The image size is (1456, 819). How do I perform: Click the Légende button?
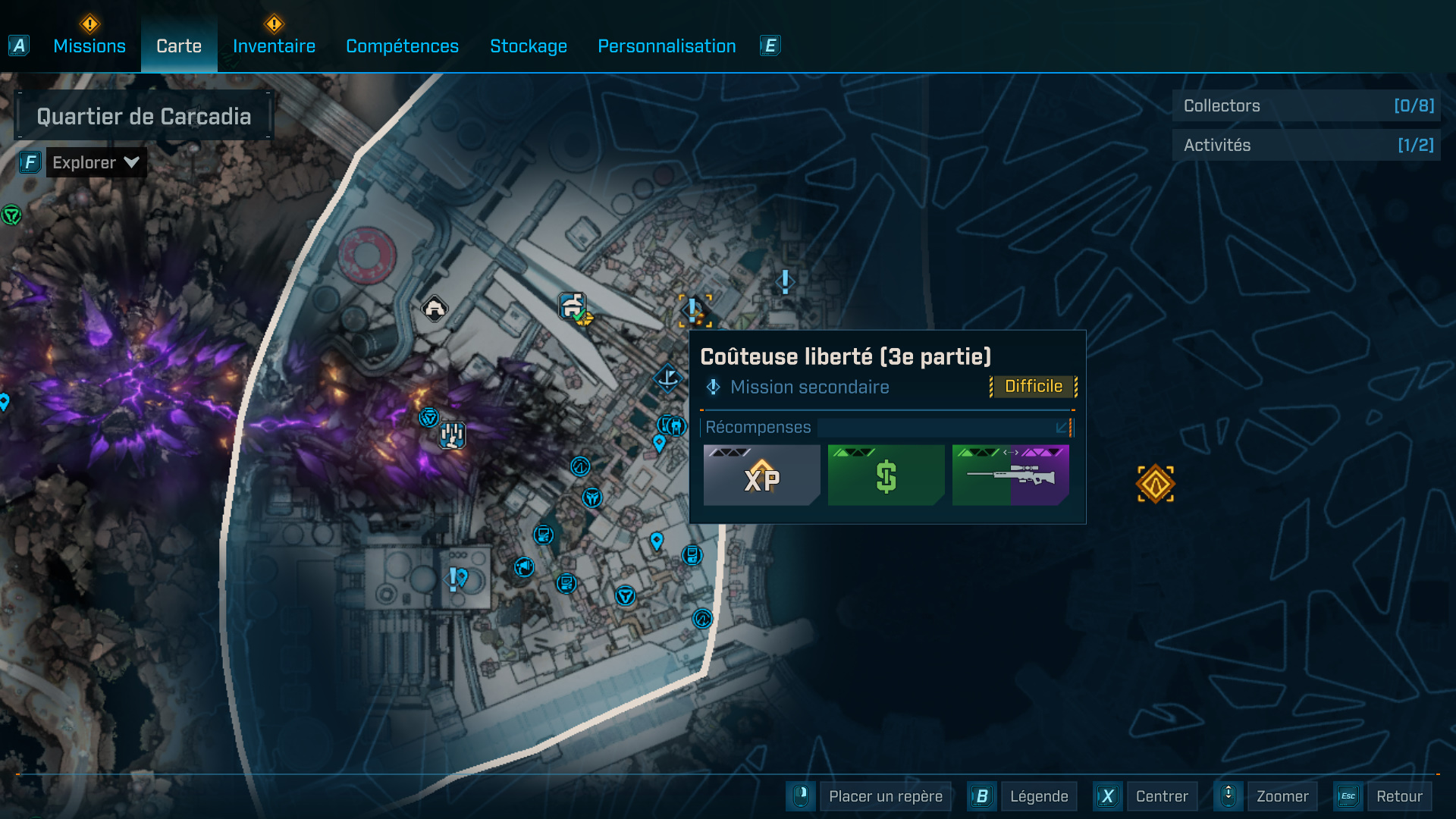click(1039, 796)
